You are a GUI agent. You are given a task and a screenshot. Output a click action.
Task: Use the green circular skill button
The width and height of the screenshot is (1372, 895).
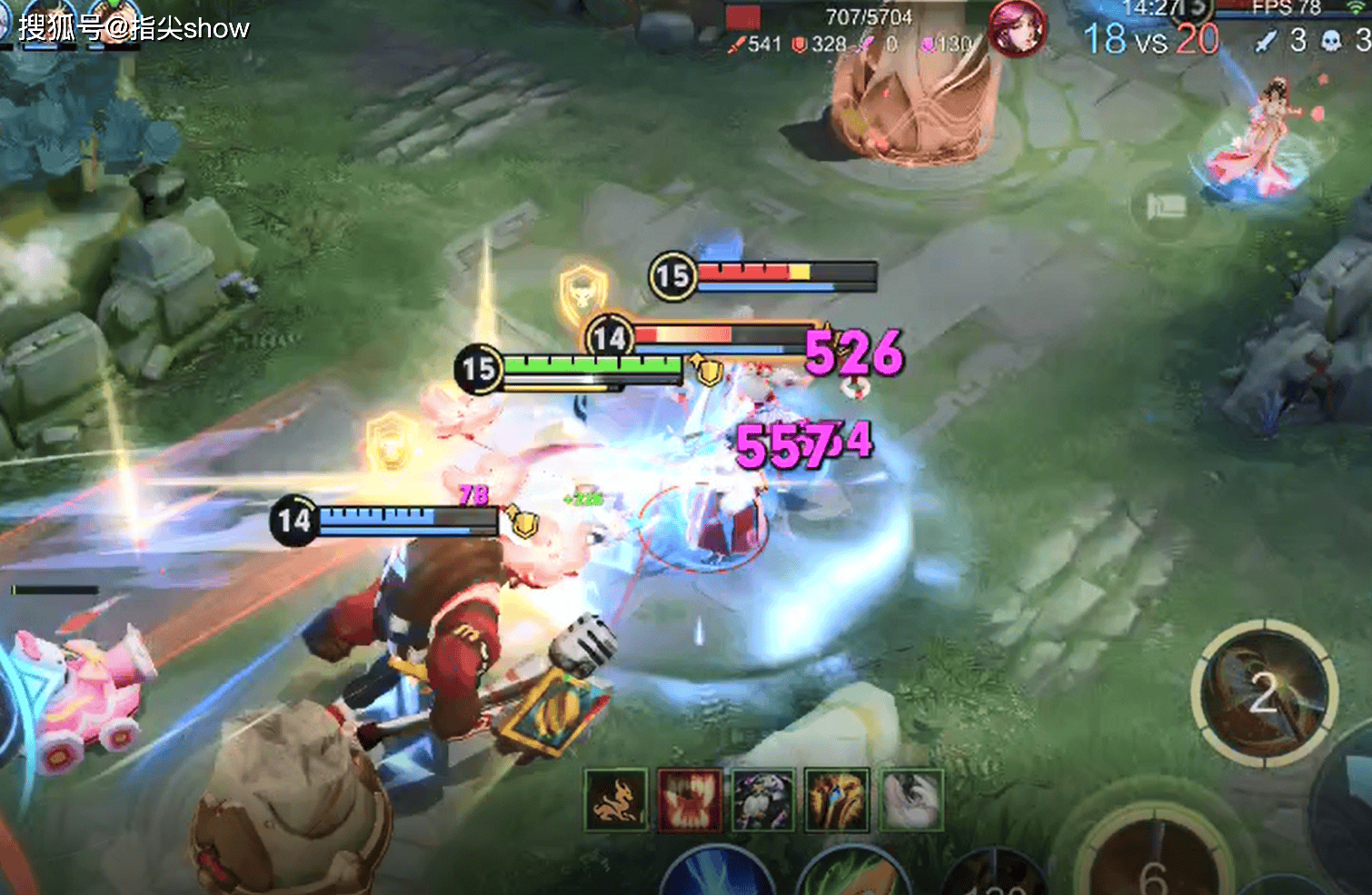pyautogui.click(x=854, y=876)
